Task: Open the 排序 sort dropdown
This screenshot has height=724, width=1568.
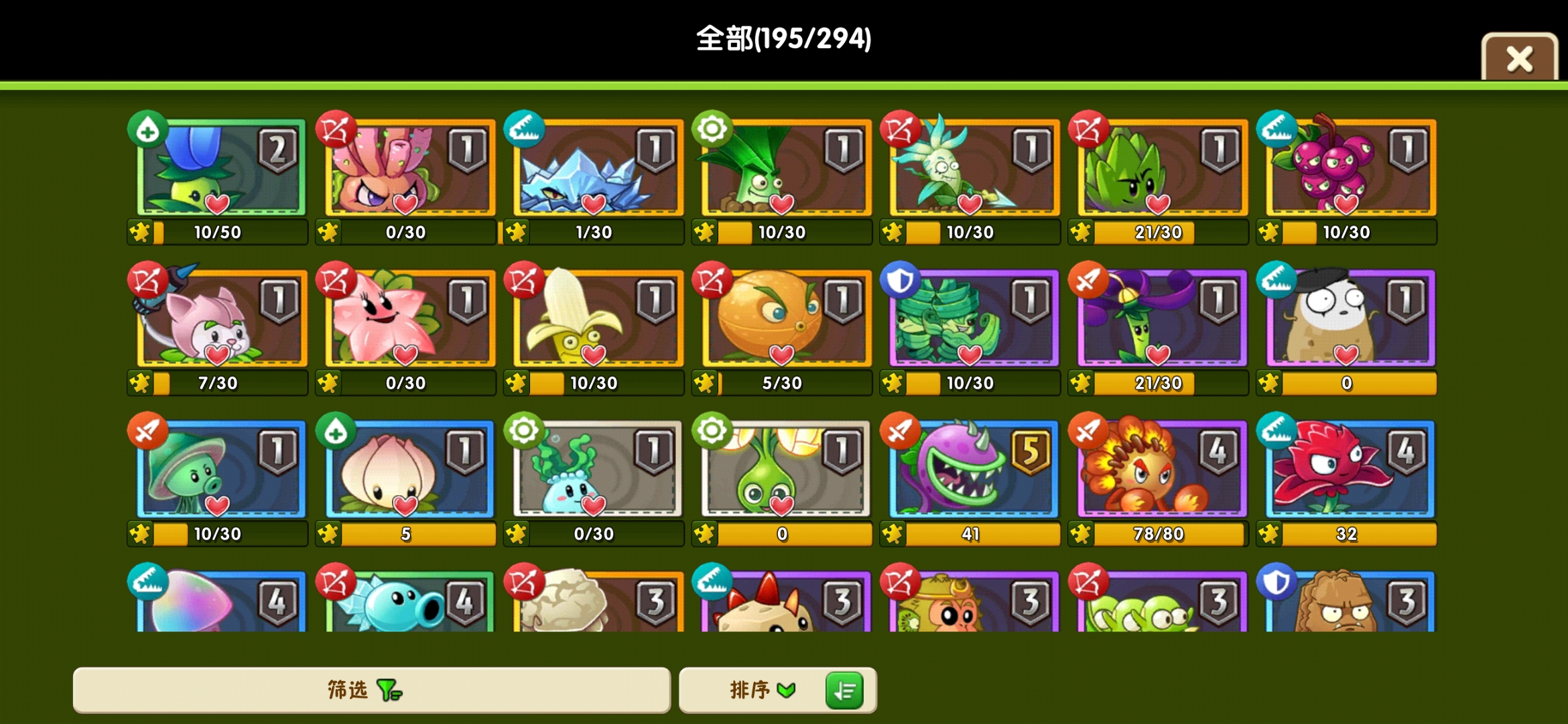Action: (x=757, y=690)
